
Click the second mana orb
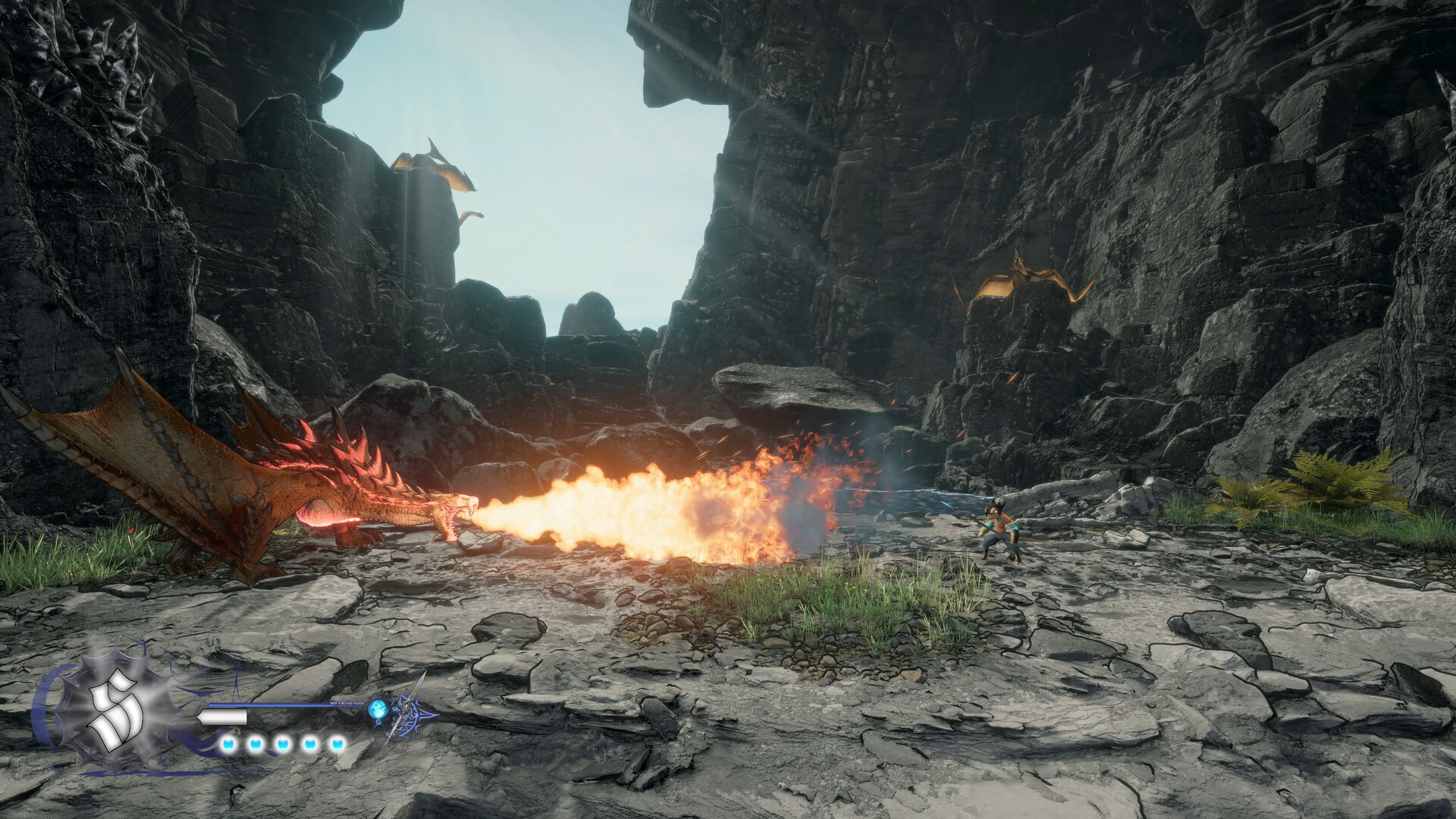click(x=255, y=745)
